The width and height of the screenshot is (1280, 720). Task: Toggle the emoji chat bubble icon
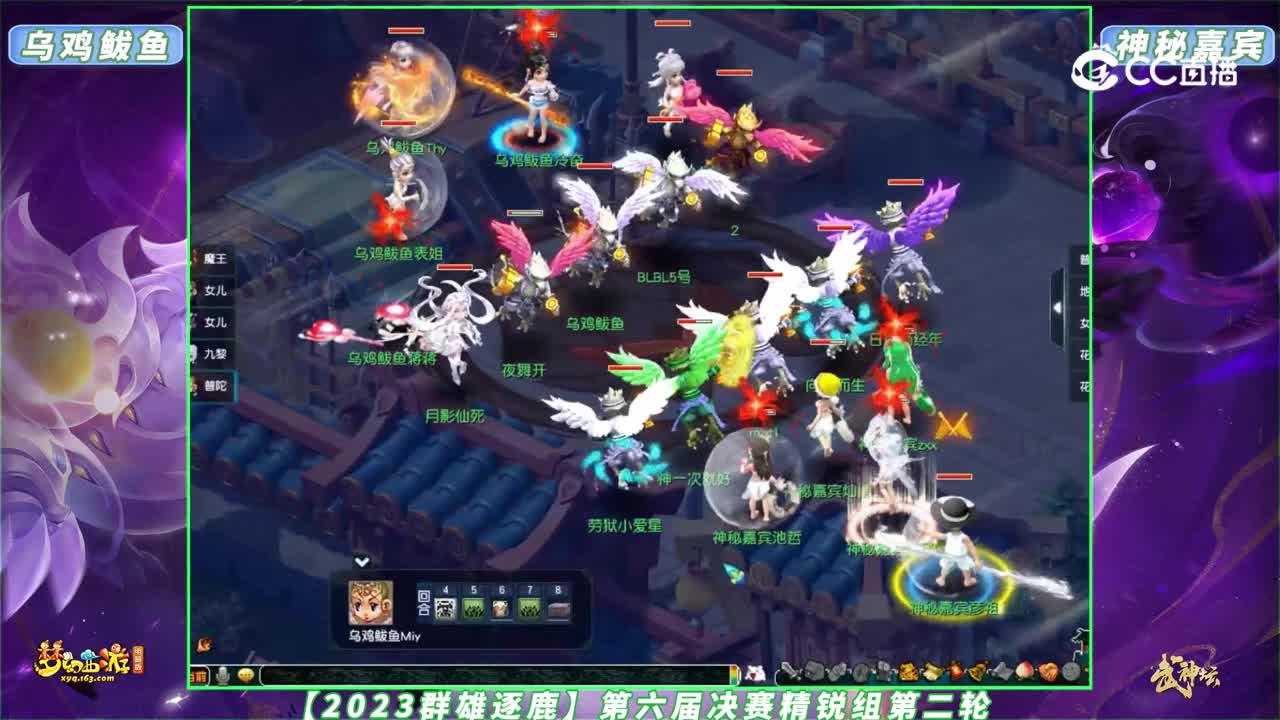click(247, 673)
